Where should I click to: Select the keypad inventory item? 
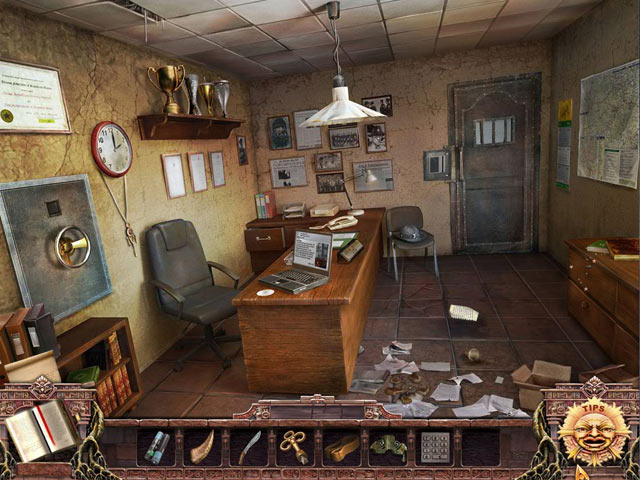(x=434, y=447)
